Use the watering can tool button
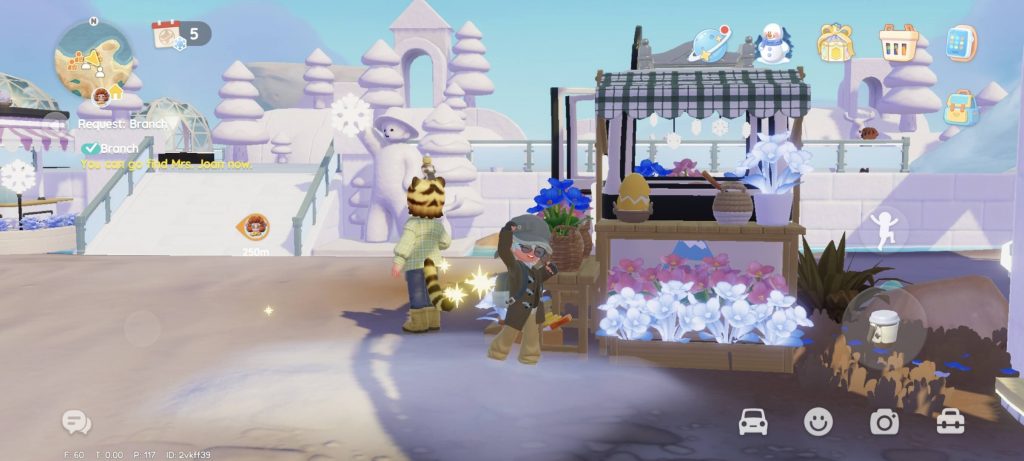 (x=884, y=326)
